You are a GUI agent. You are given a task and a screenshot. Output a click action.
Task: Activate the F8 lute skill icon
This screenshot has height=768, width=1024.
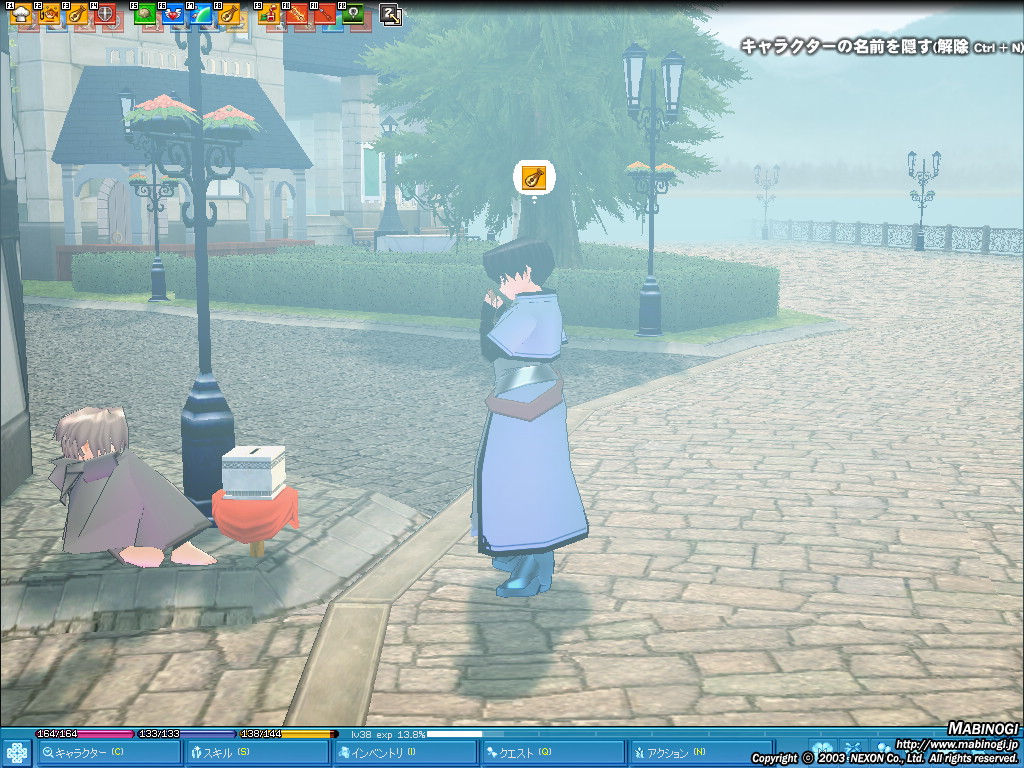pos(229,15)
